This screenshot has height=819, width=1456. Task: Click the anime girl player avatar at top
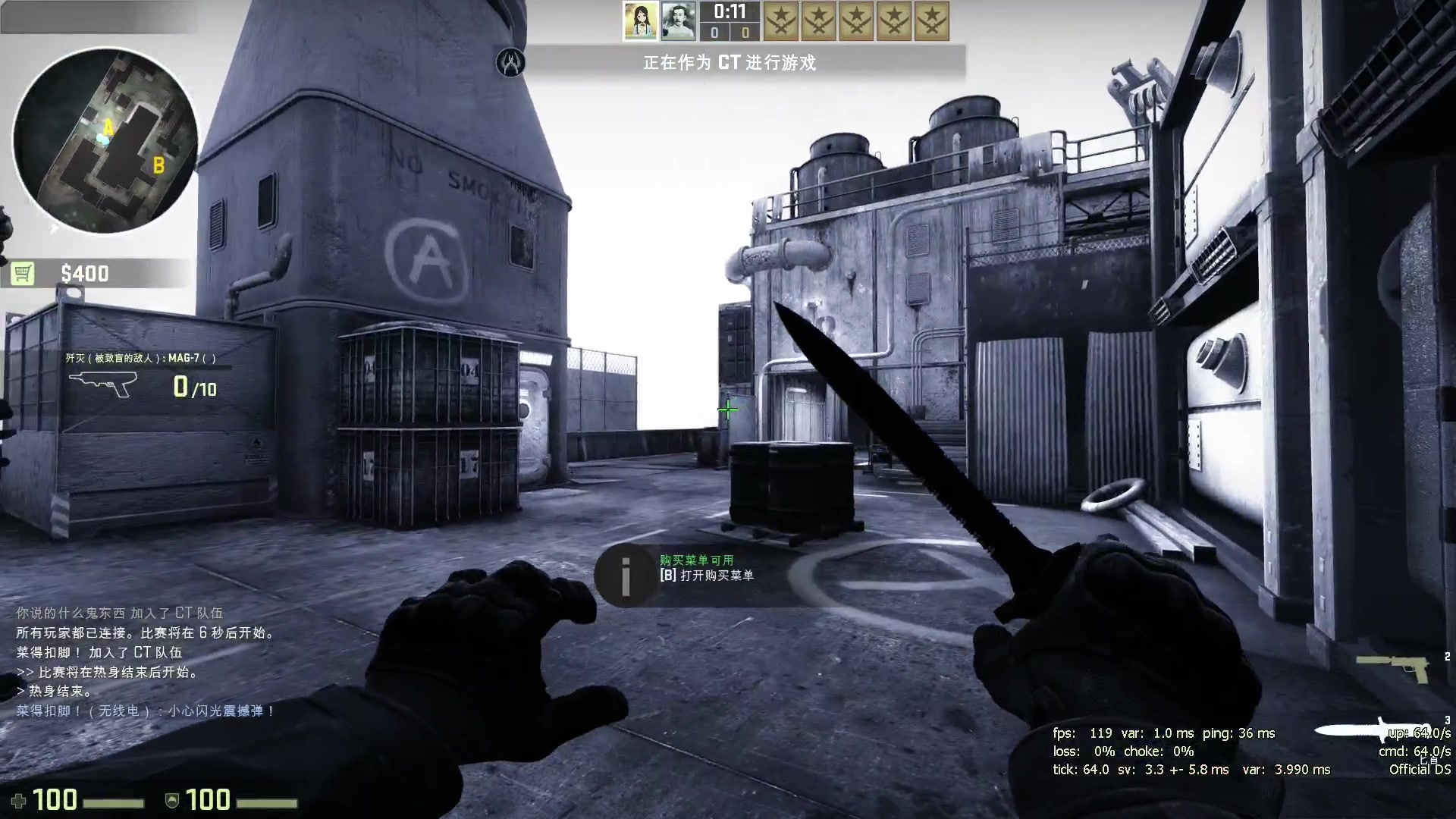coord(641,20)
